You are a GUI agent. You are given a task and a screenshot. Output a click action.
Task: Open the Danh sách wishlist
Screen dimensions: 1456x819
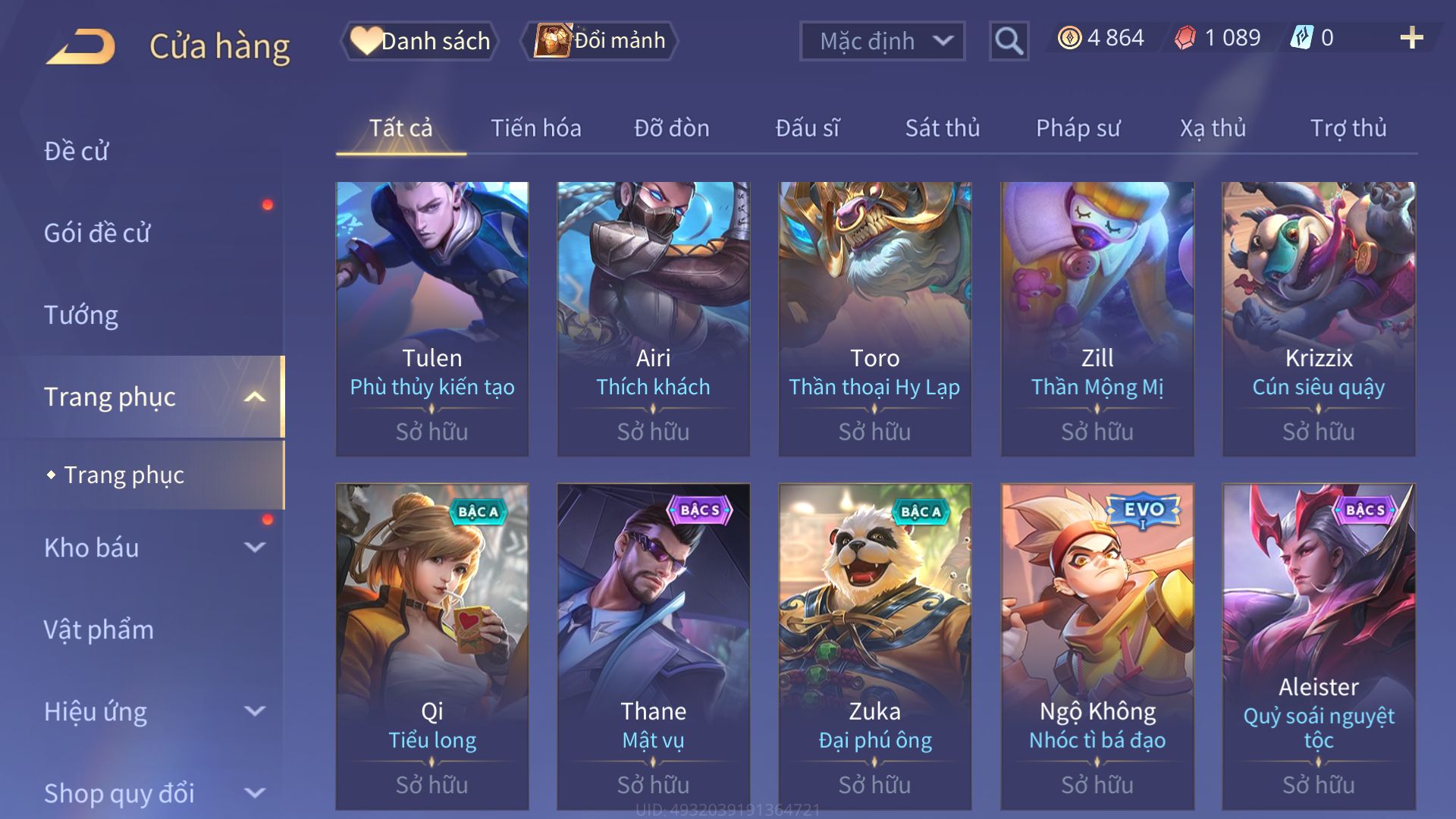pos(420,41)
